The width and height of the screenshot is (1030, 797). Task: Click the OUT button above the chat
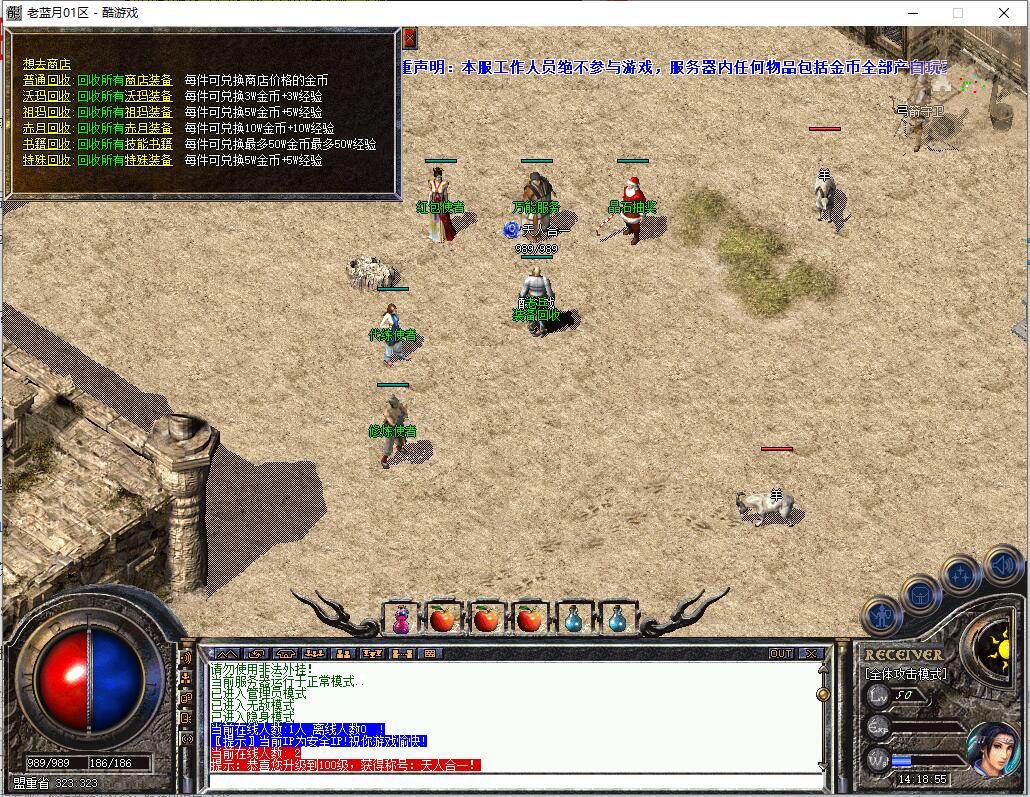coord(781,653)
